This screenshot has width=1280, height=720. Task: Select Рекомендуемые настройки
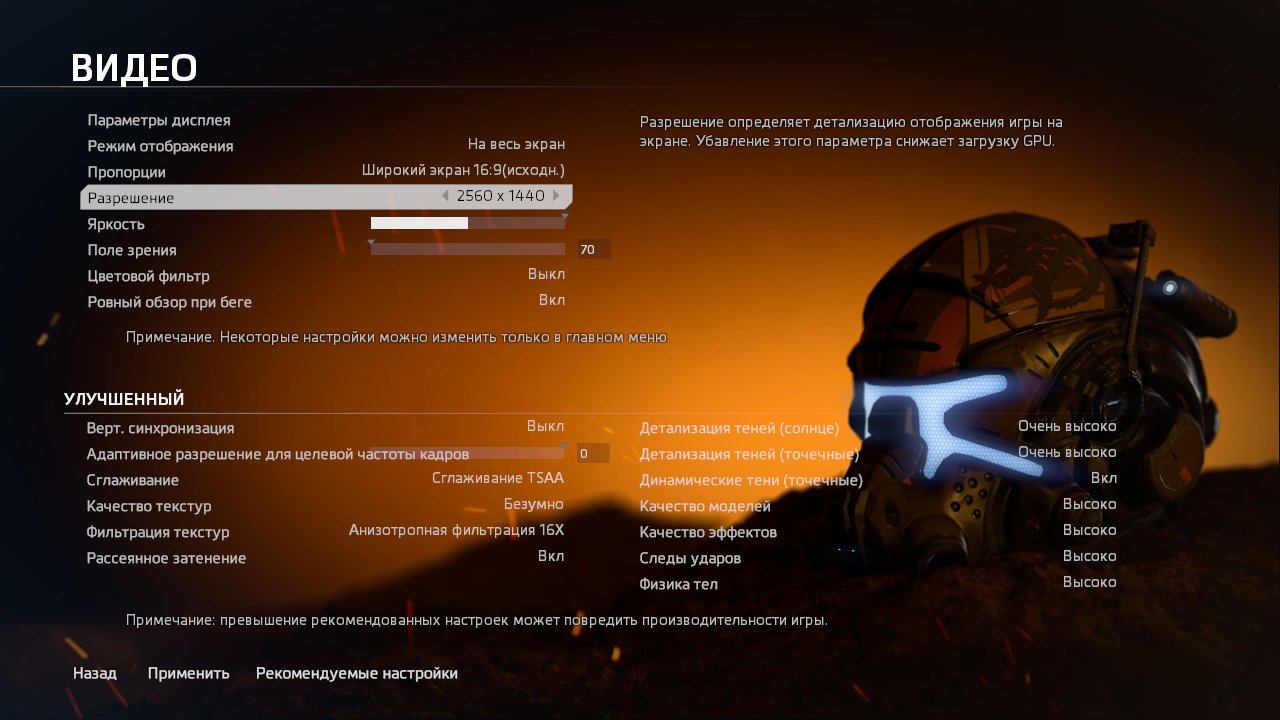(358, 673)
